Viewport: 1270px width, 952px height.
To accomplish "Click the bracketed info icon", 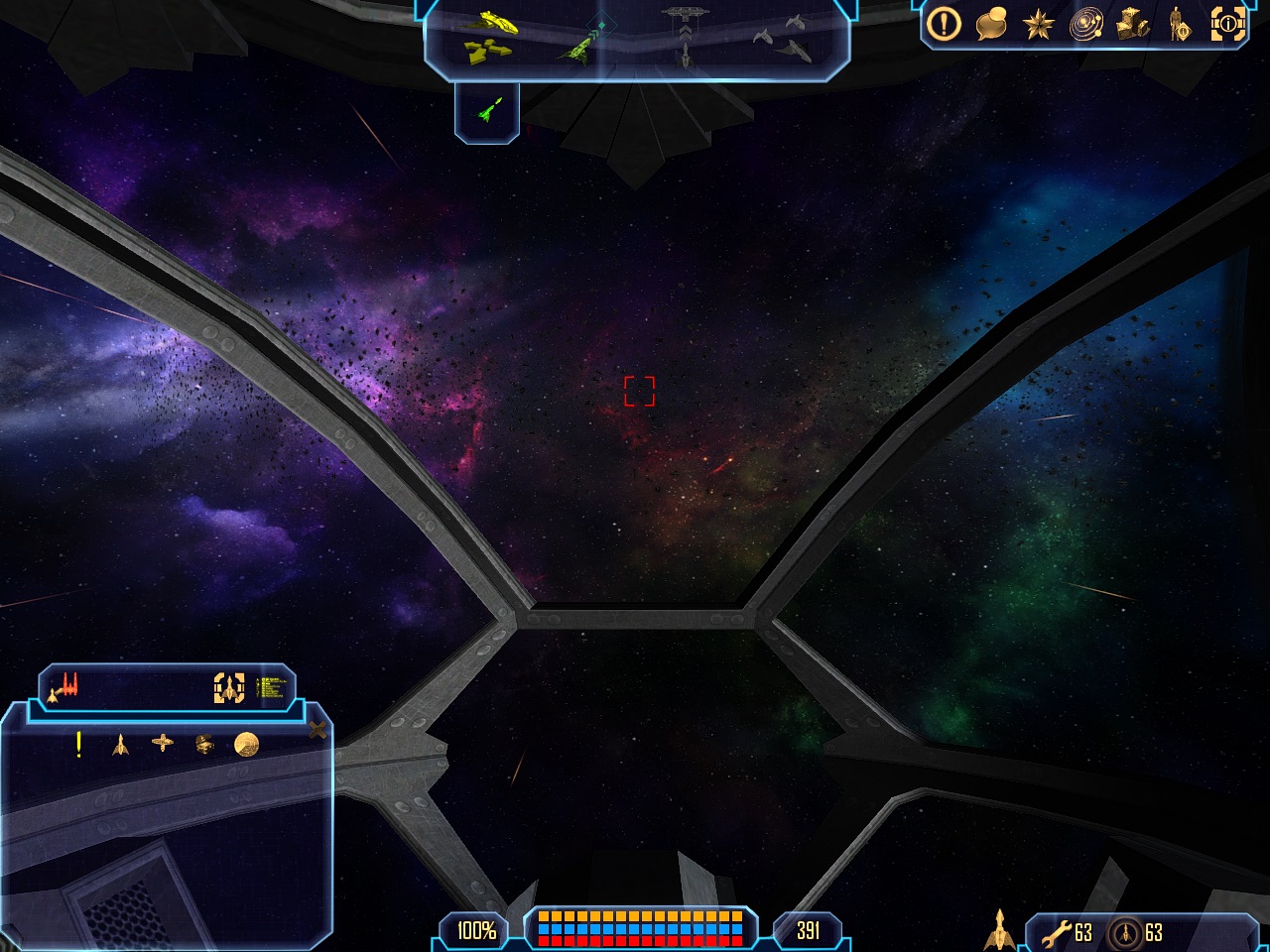I will click(x=1227, y=25).
